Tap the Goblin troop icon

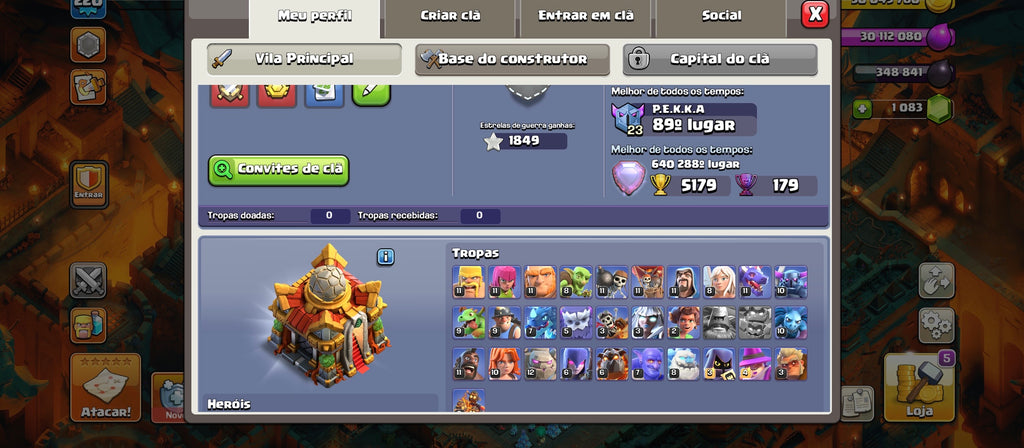tap(575, 281)
